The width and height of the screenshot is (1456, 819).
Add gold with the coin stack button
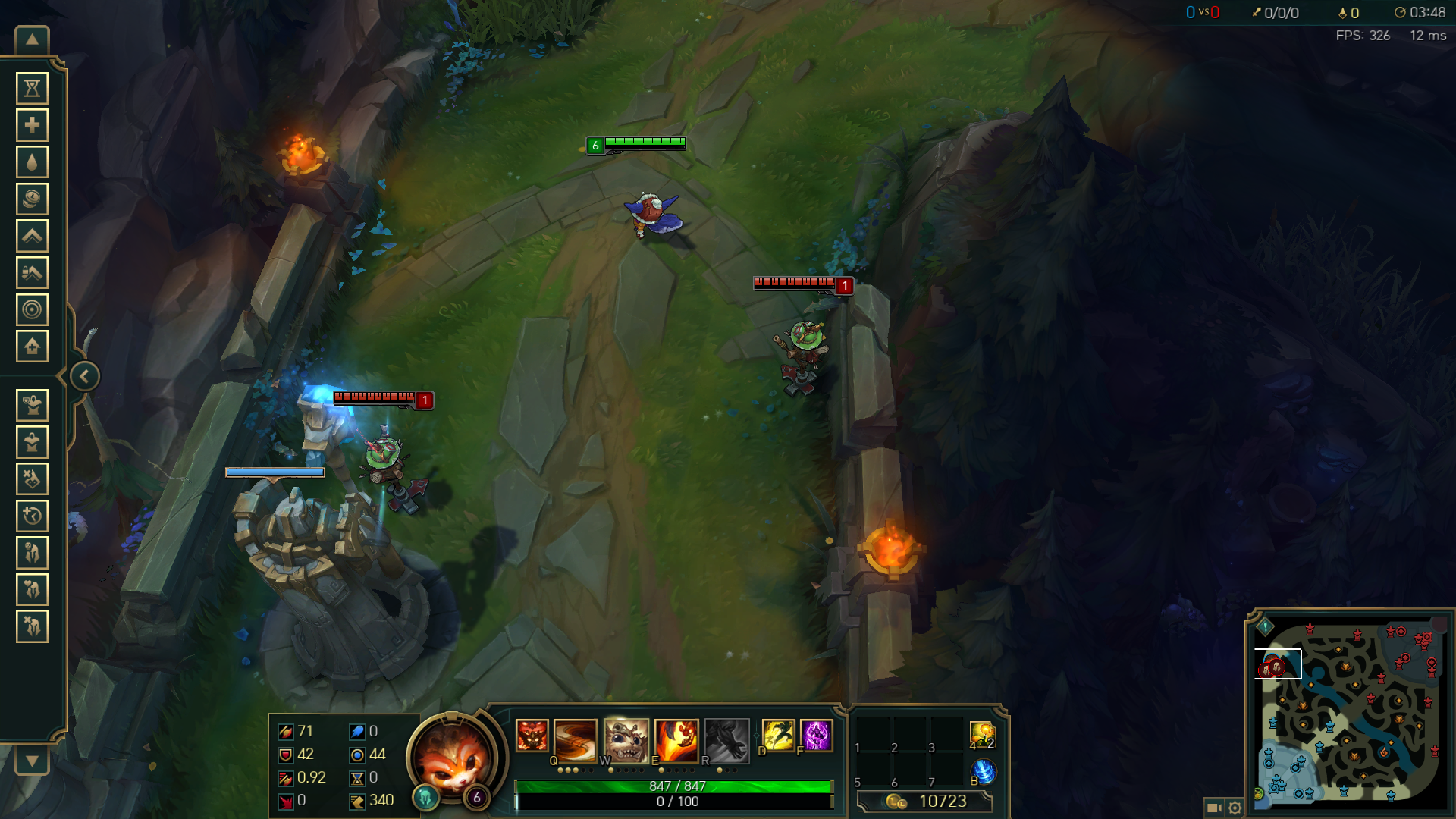[32, 199]
